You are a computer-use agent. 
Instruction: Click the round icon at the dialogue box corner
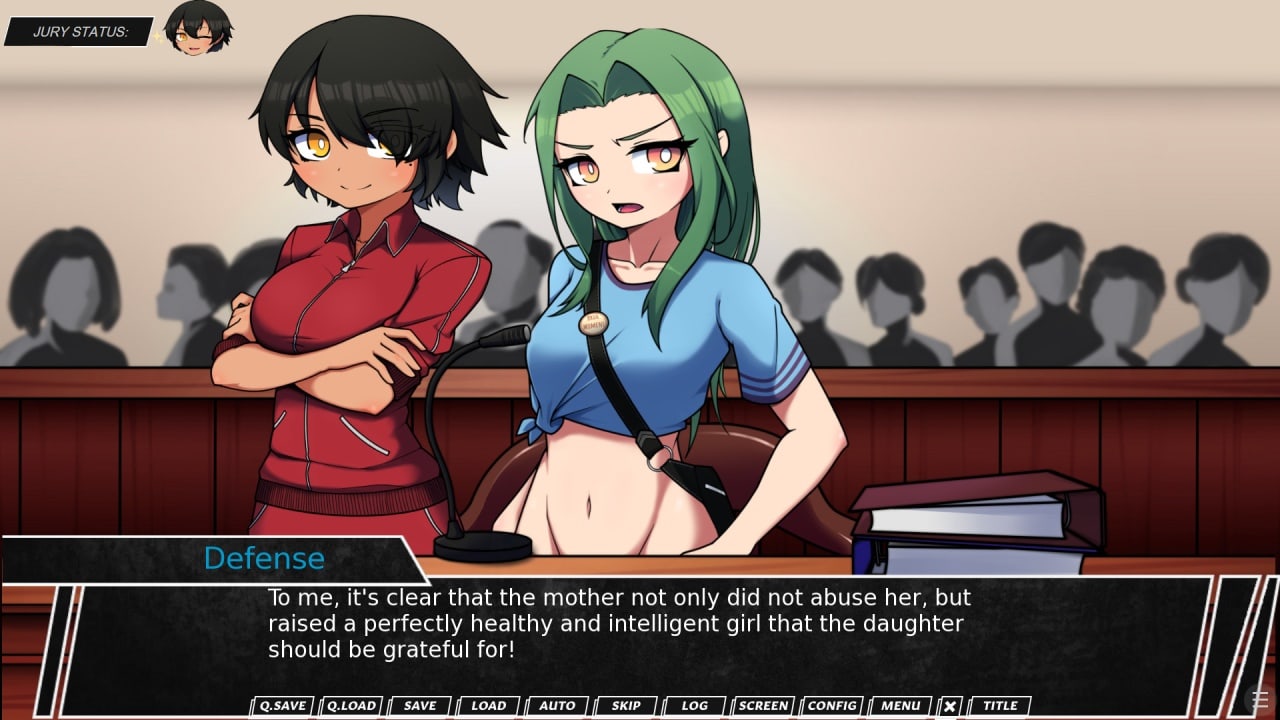point(1260,699)
